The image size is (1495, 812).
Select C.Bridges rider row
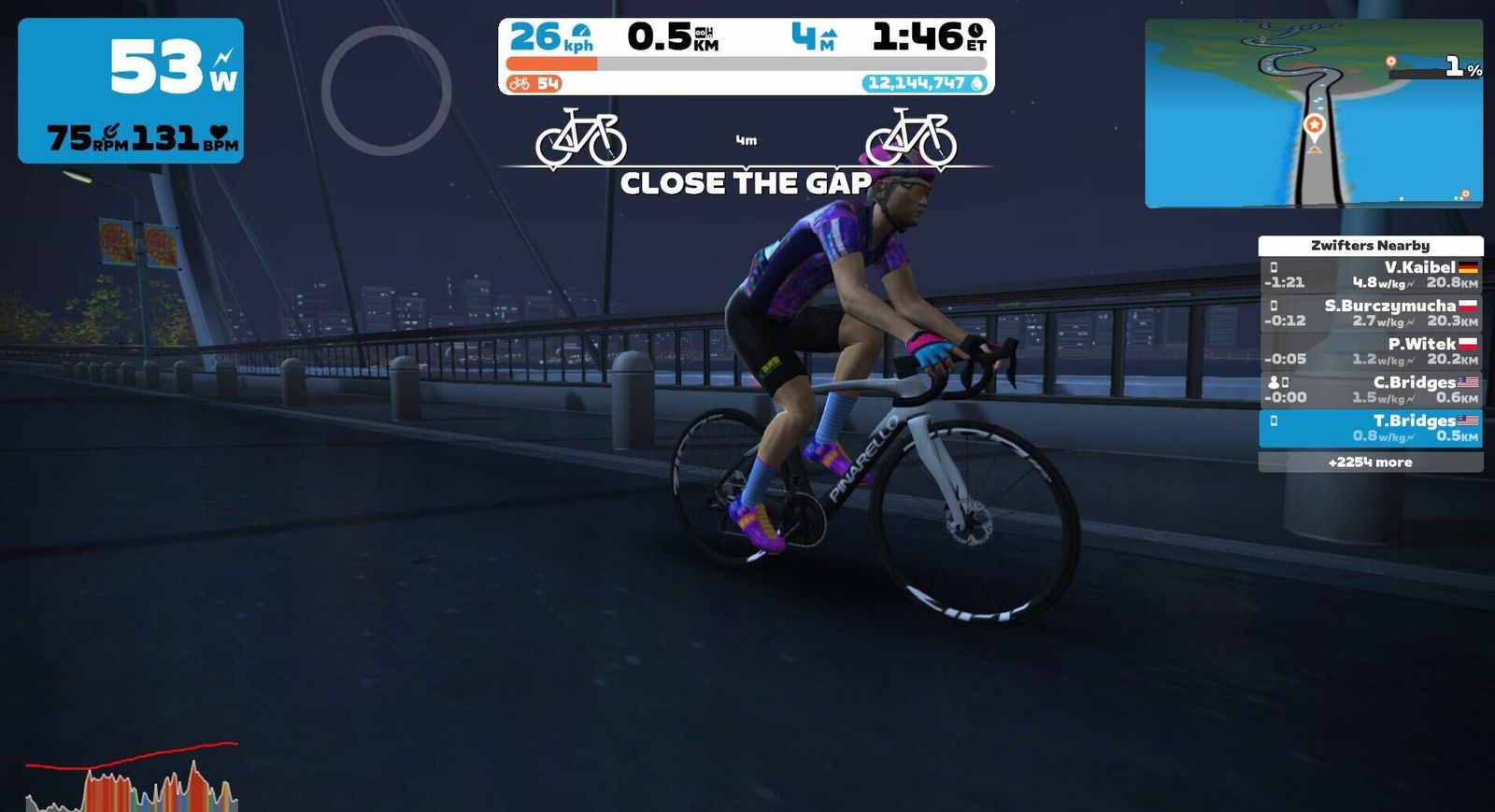[x=1370, y=390]
